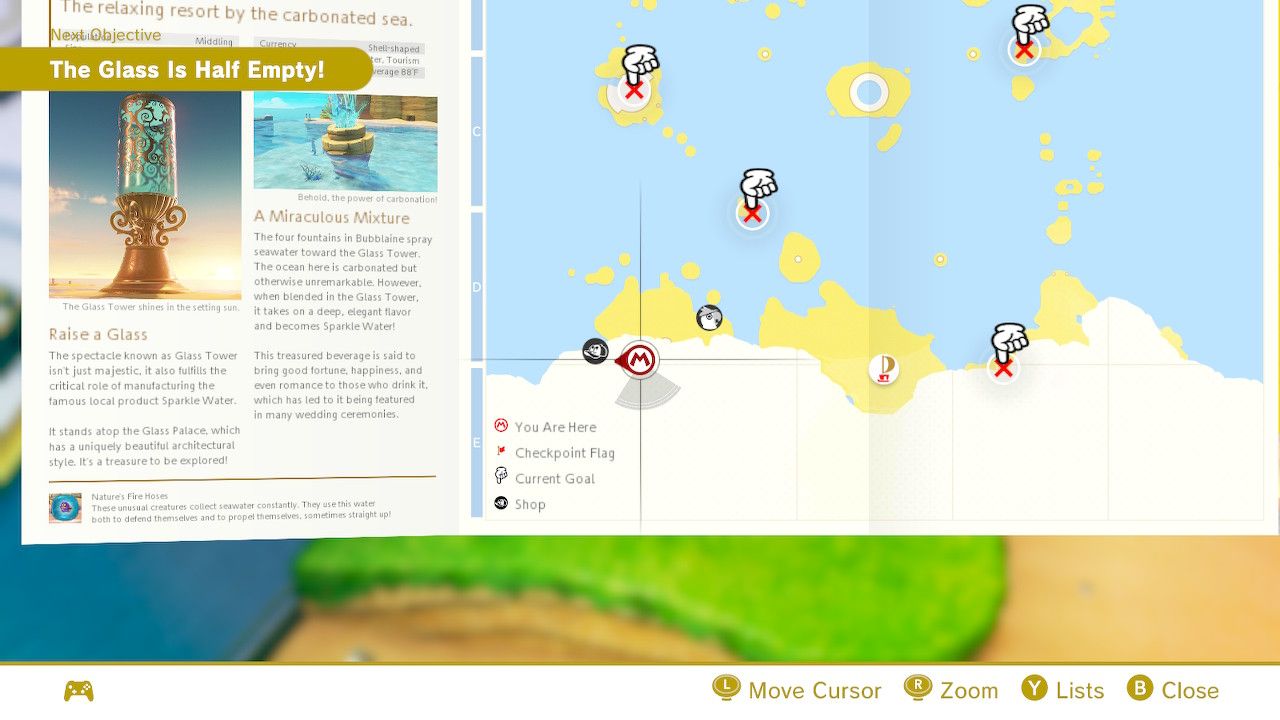
Task: Click the Current Goal hand marker on the northwest island
Action: 633,90
